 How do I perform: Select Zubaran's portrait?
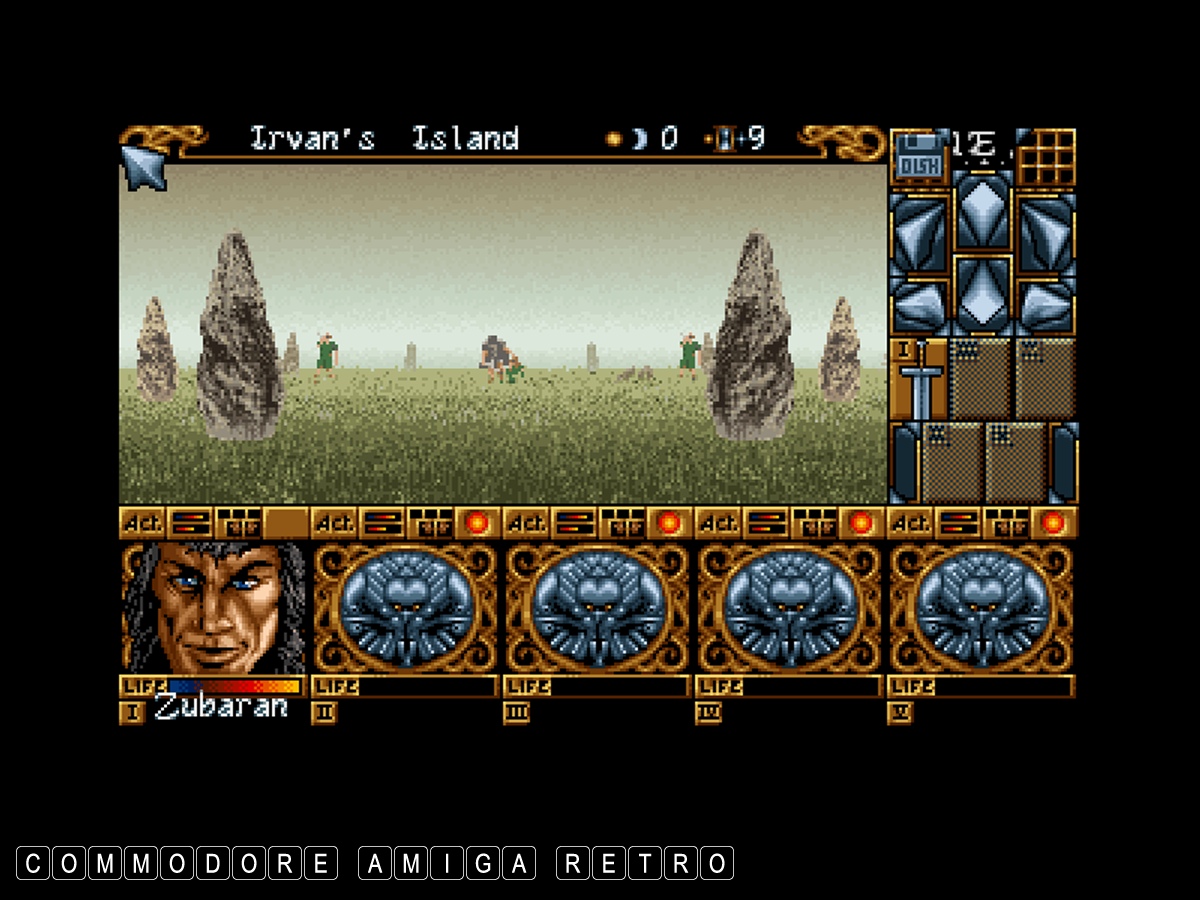pyautogui.click(x=214, y=608)
